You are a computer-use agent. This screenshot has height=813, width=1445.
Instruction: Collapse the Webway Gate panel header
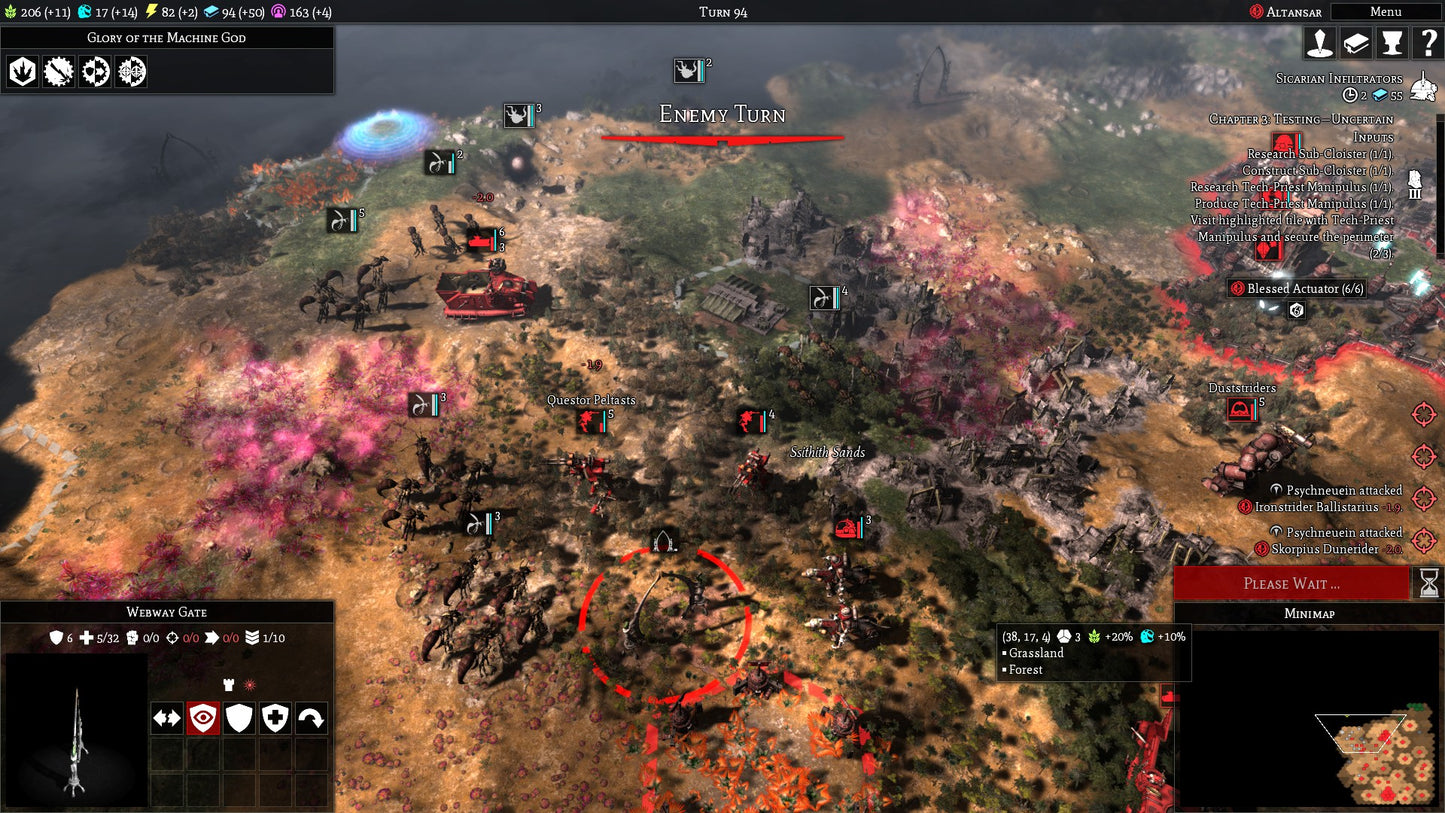tap(168, 611)
